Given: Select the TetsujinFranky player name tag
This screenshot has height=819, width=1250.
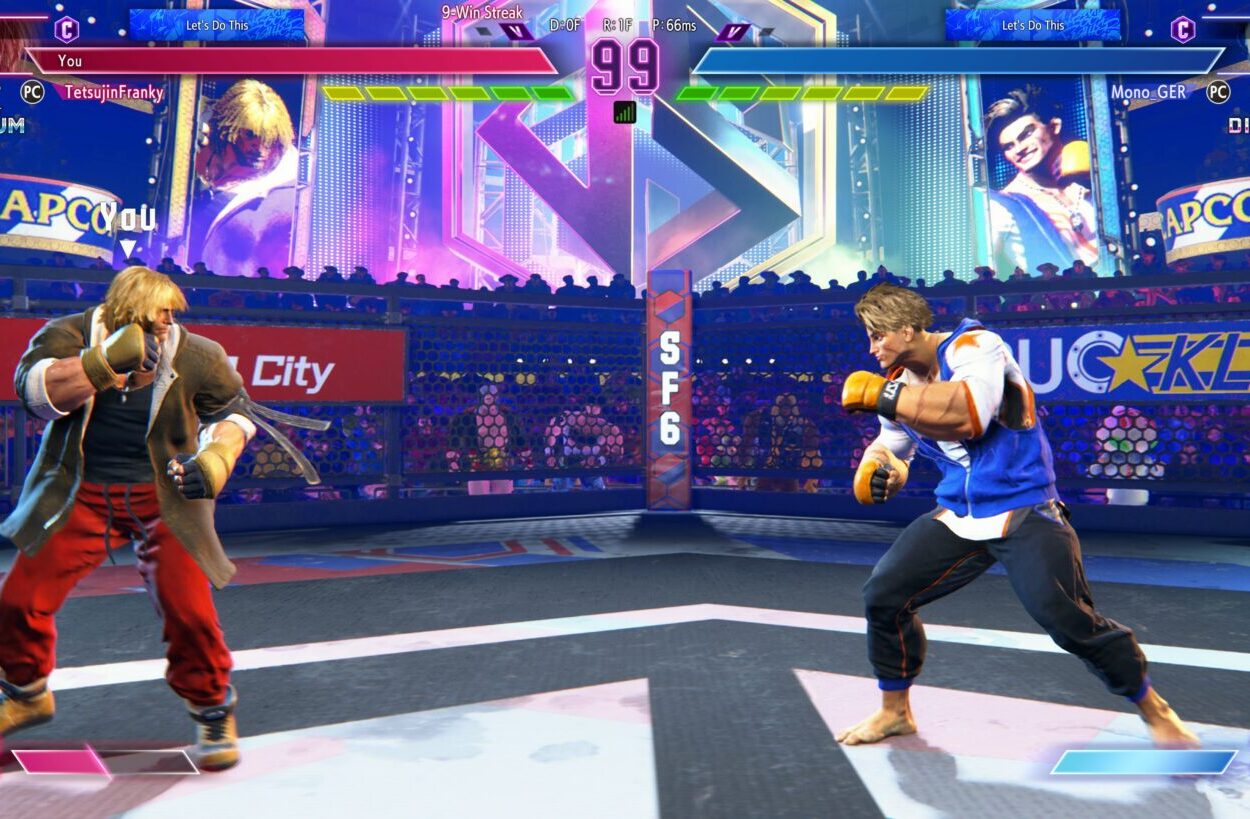Looking at the screenshot, I should tap(114, 92).
